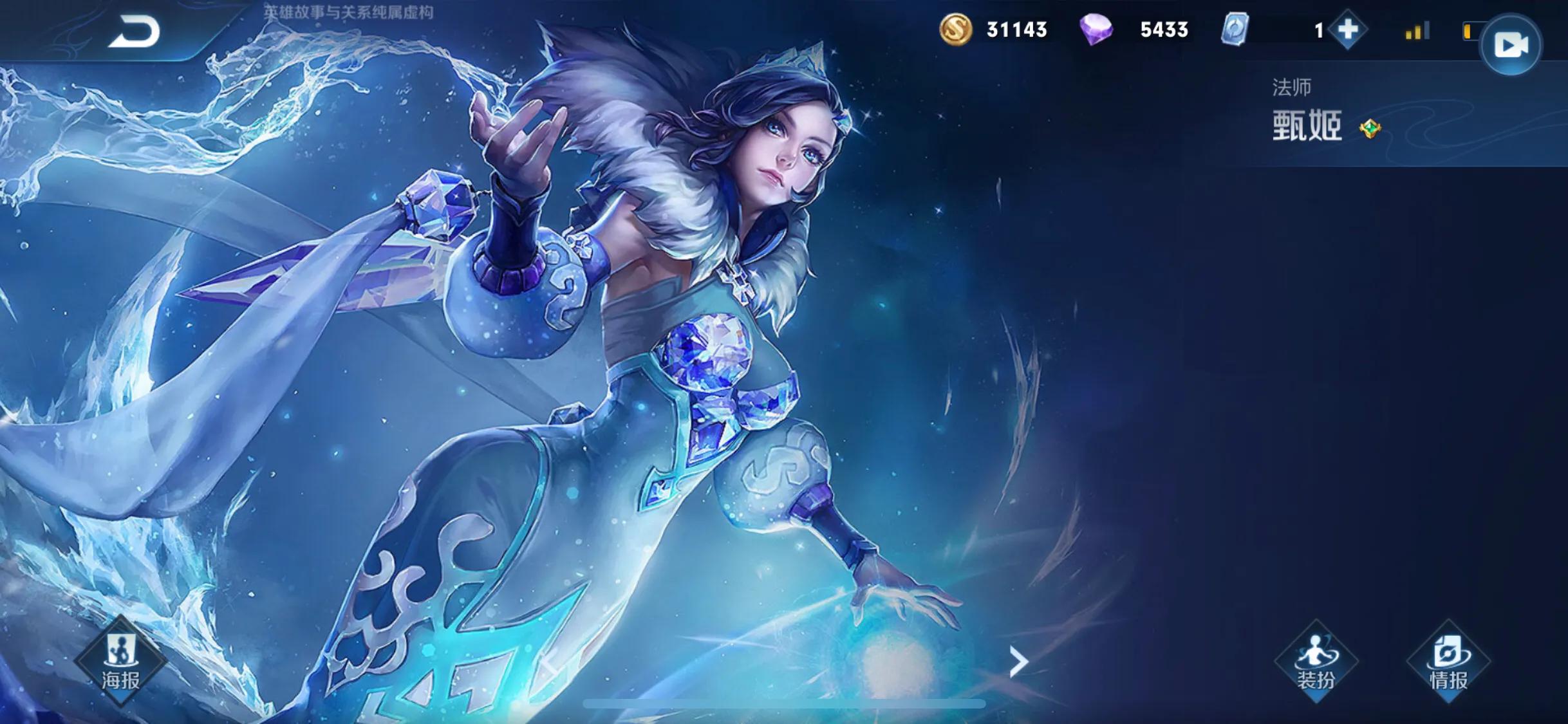The width and height of the screenshot is (1568, 724).
Task: Click the purple diamond currency icon
Action: (x=1096, y=30)
